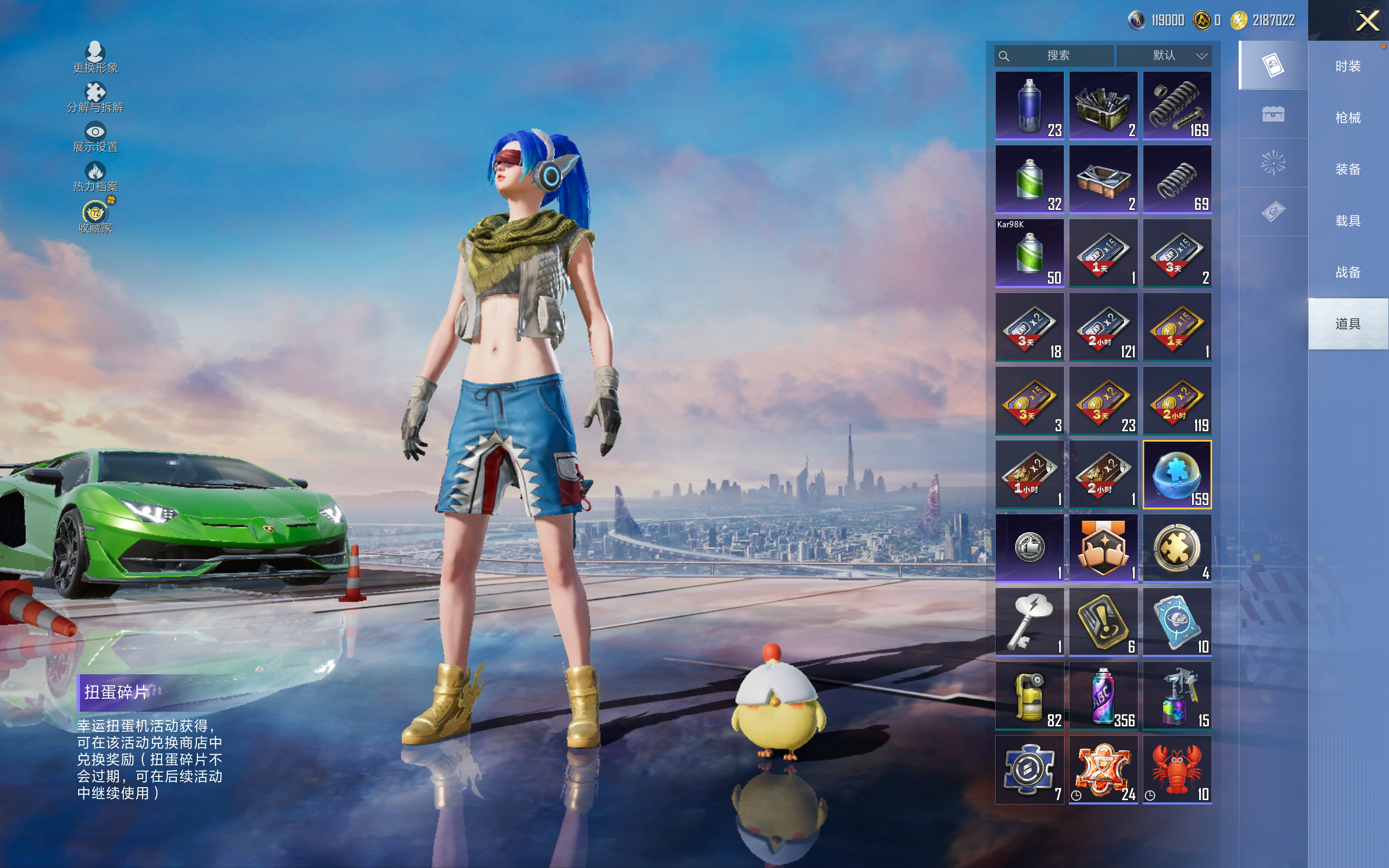Screen dimensions: 1389x868
Task: Choose the yellow gas canister slot
Action: (x=1029, y=696)
